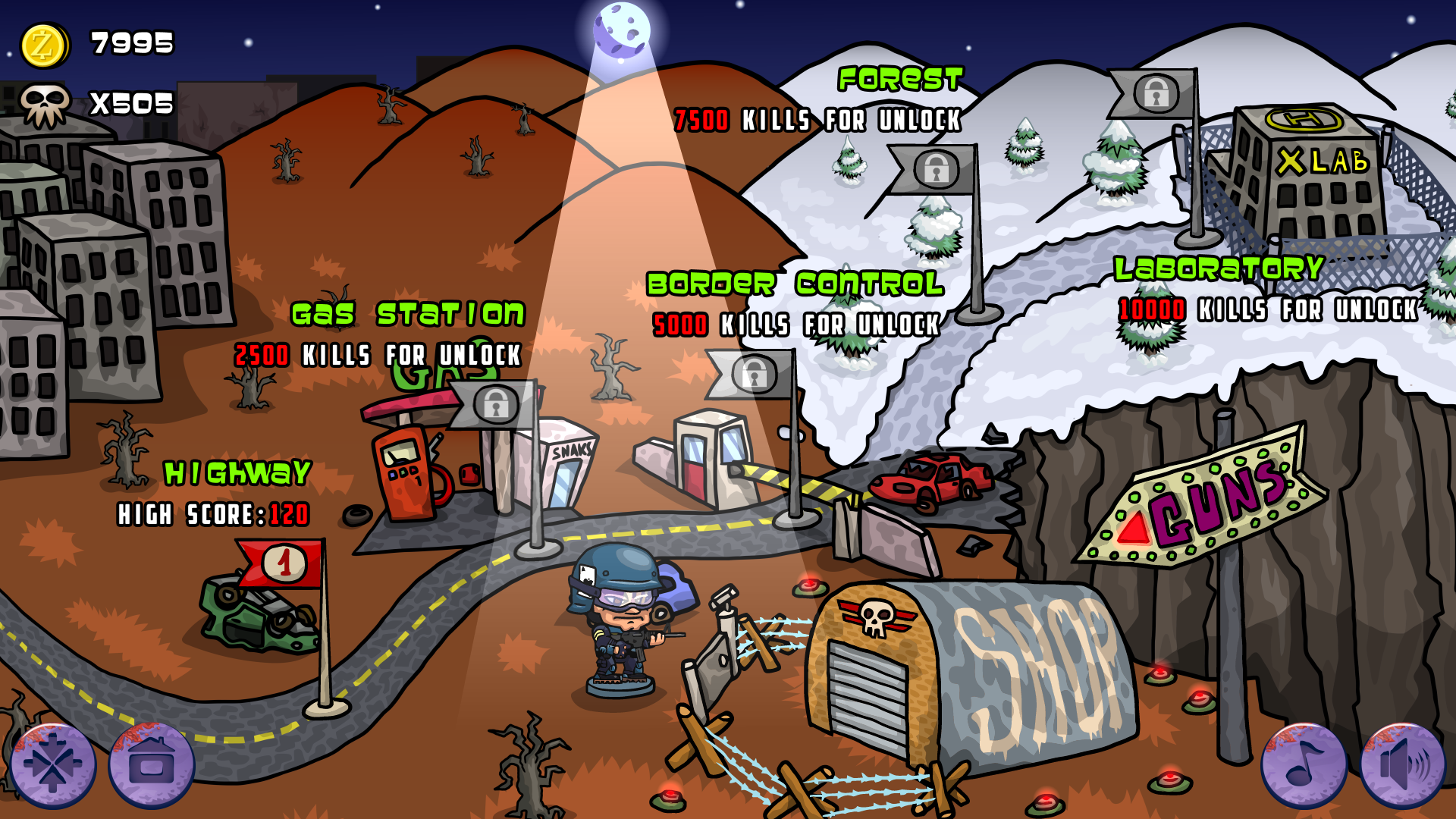Viewport: 1456px width, 819px height.
Task: Click the locked Gas Station flag
Action: point(495,403)
